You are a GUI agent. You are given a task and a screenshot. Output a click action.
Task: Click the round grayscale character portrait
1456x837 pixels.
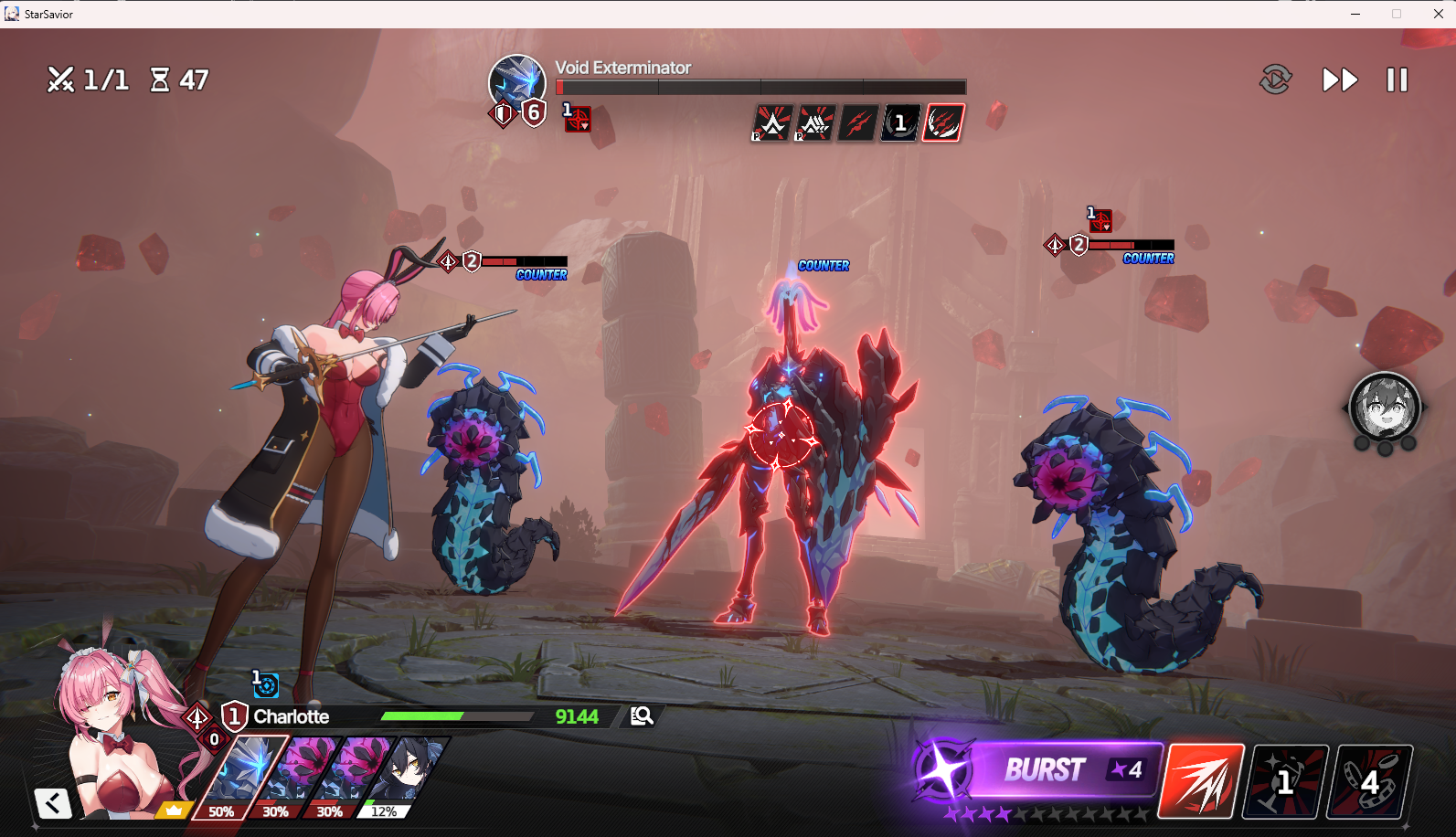pos(1384,408)
